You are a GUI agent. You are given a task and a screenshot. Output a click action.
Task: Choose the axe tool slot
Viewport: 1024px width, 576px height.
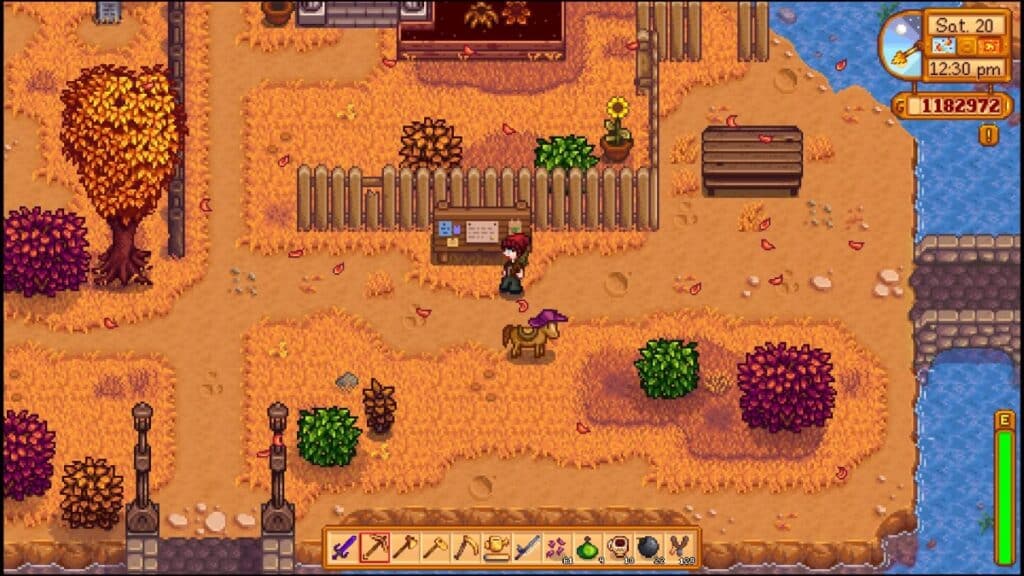coord(405,548)
